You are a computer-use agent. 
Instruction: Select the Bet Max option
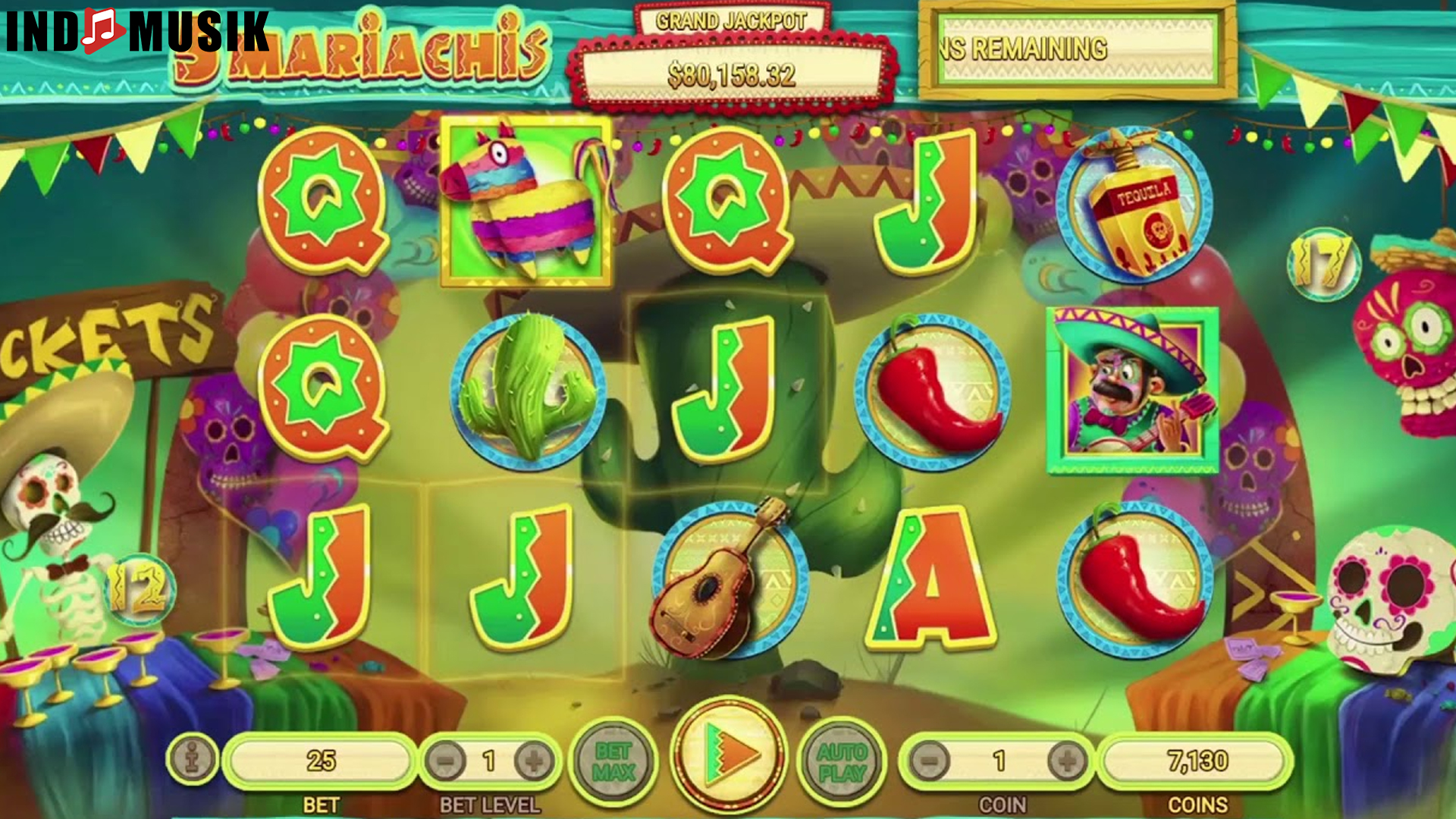pyautogui.click(x=616, y=762)
